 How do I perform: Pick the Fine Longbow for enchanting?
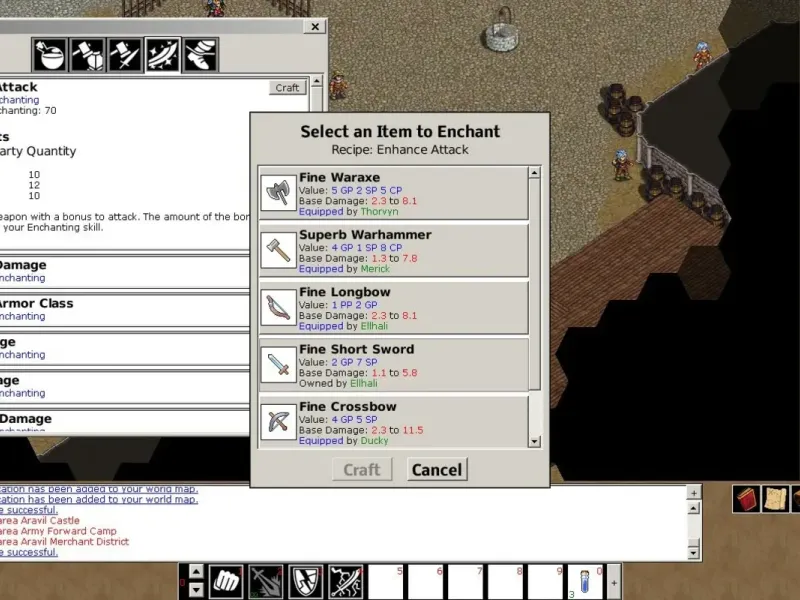[393, 308]
